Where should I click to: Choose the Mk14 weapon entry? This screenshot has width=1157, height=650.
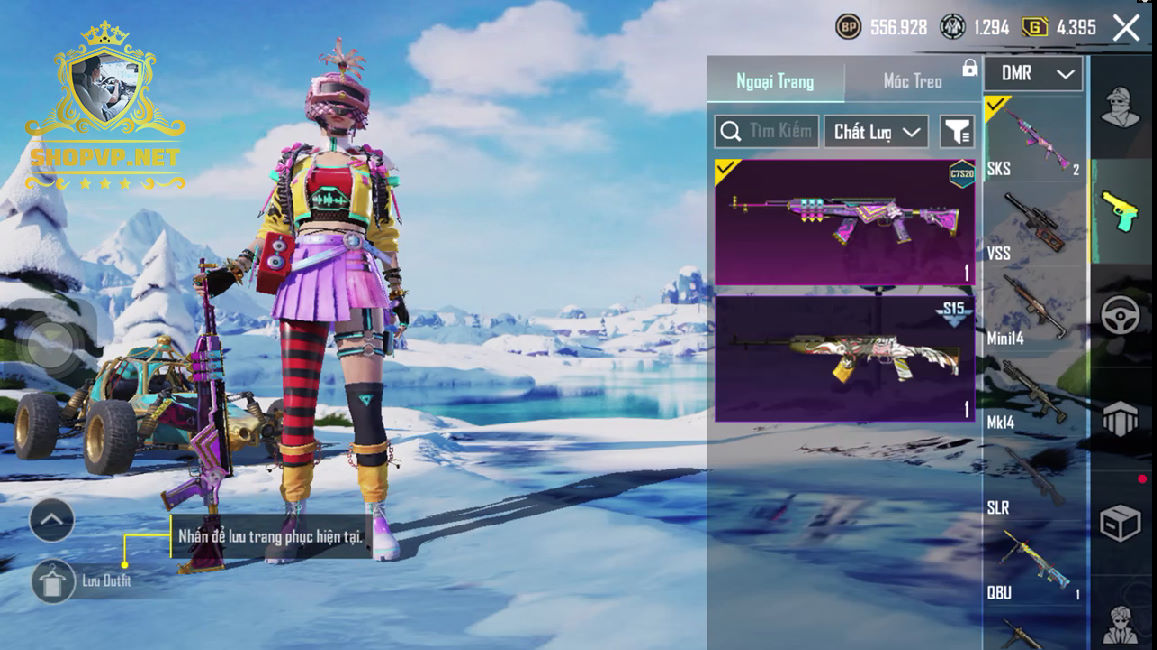(x=1034, y=394)
